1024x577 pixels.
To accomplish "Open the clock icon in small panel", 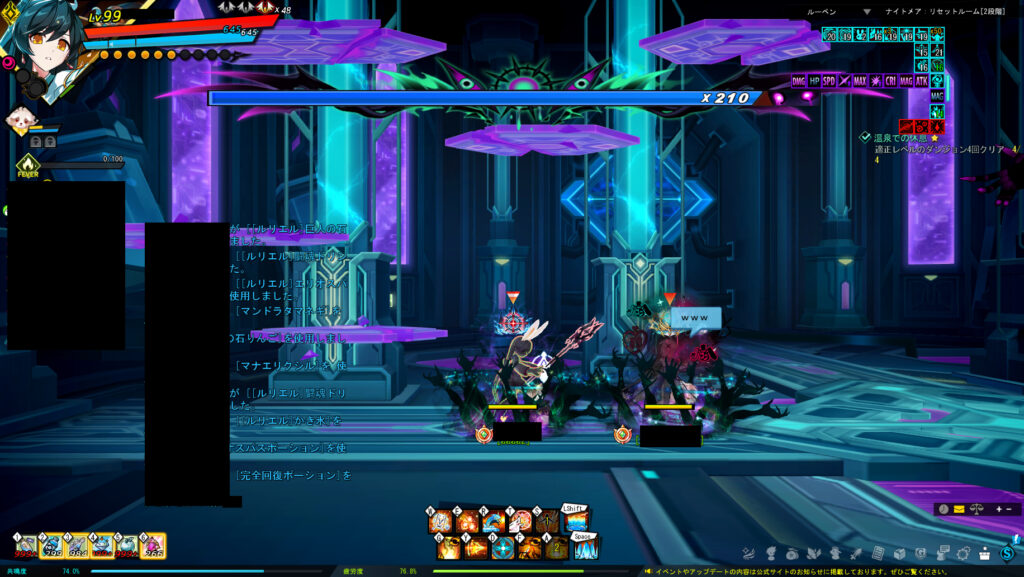I will click(943, 509).
